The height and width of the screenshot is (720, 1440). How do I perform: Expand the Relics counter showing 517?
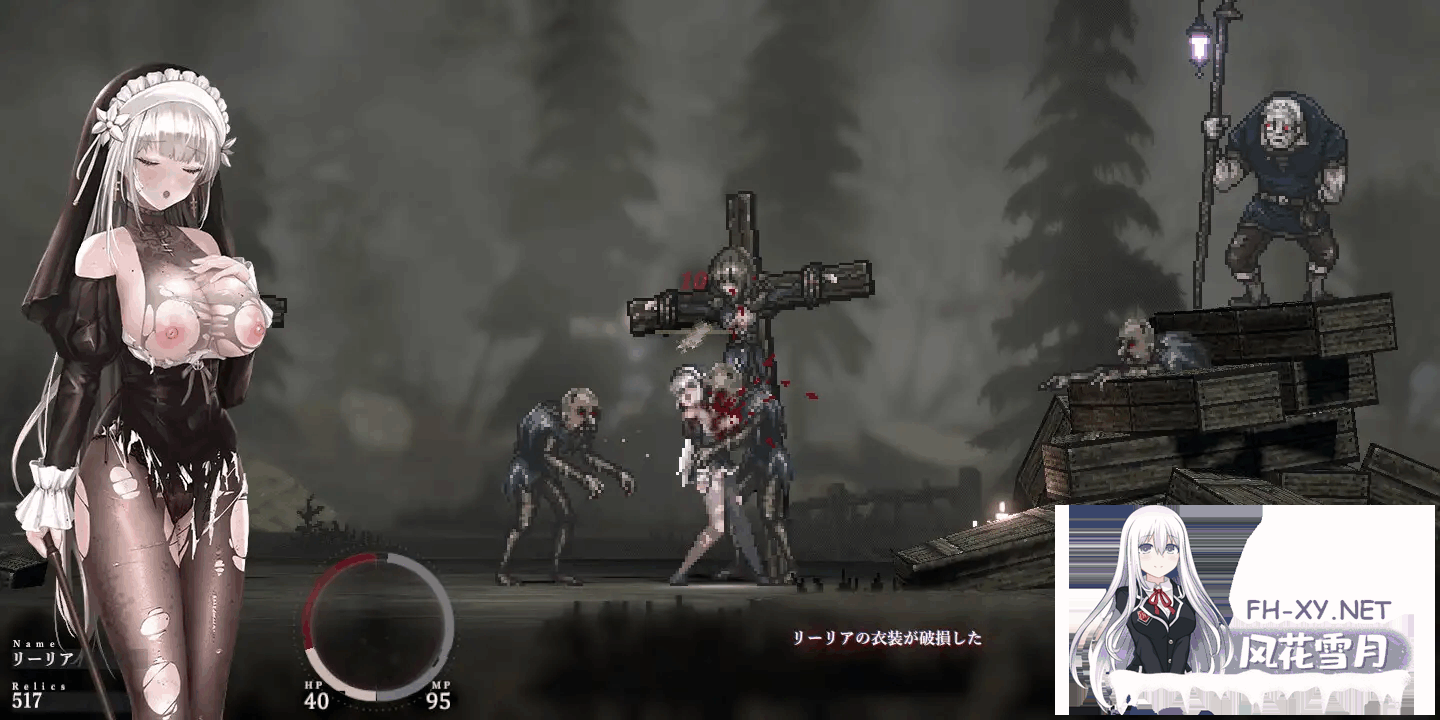(27, 703)
